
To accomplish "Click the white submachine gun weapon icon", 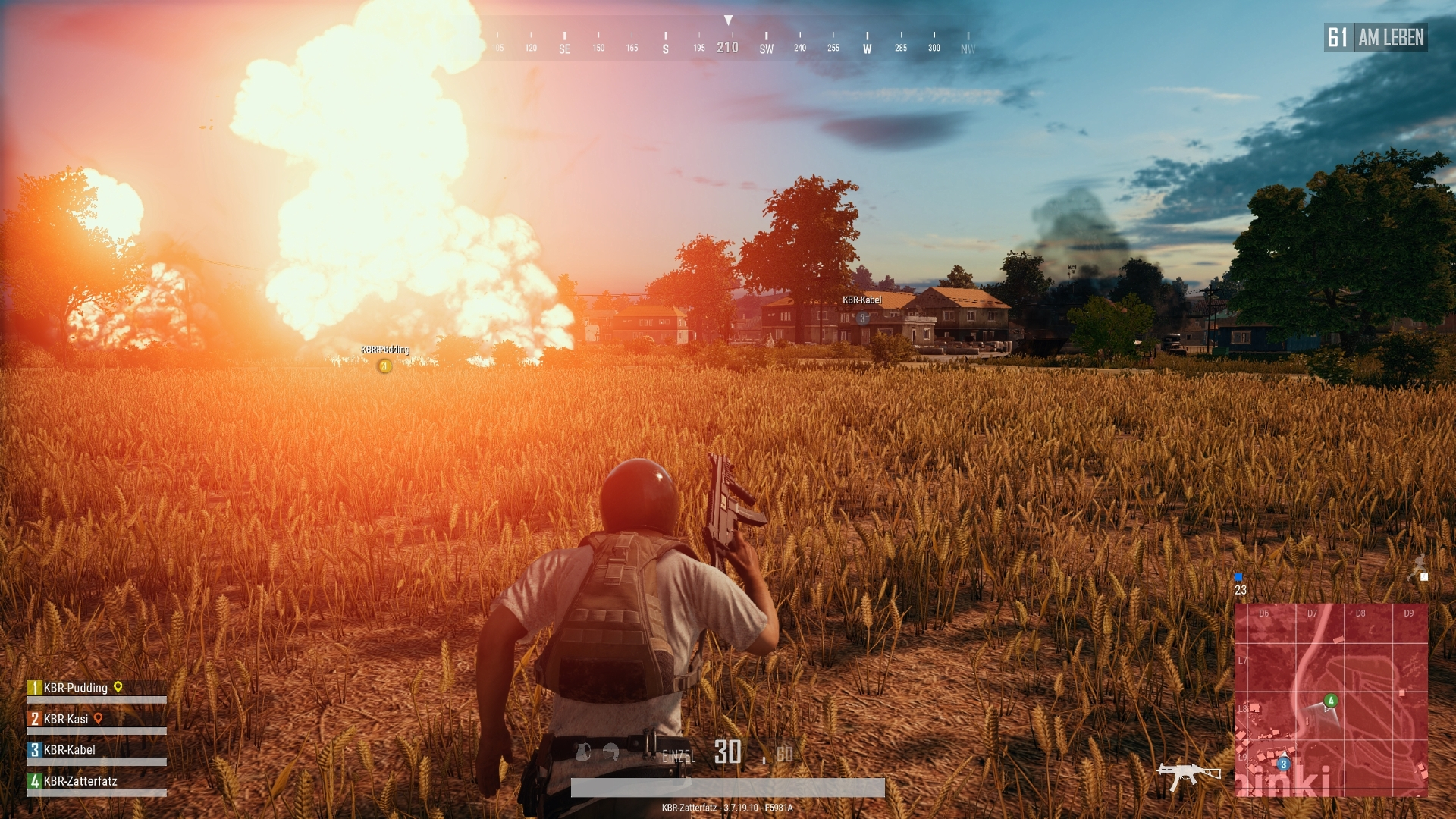I will tap(1188, 775).
